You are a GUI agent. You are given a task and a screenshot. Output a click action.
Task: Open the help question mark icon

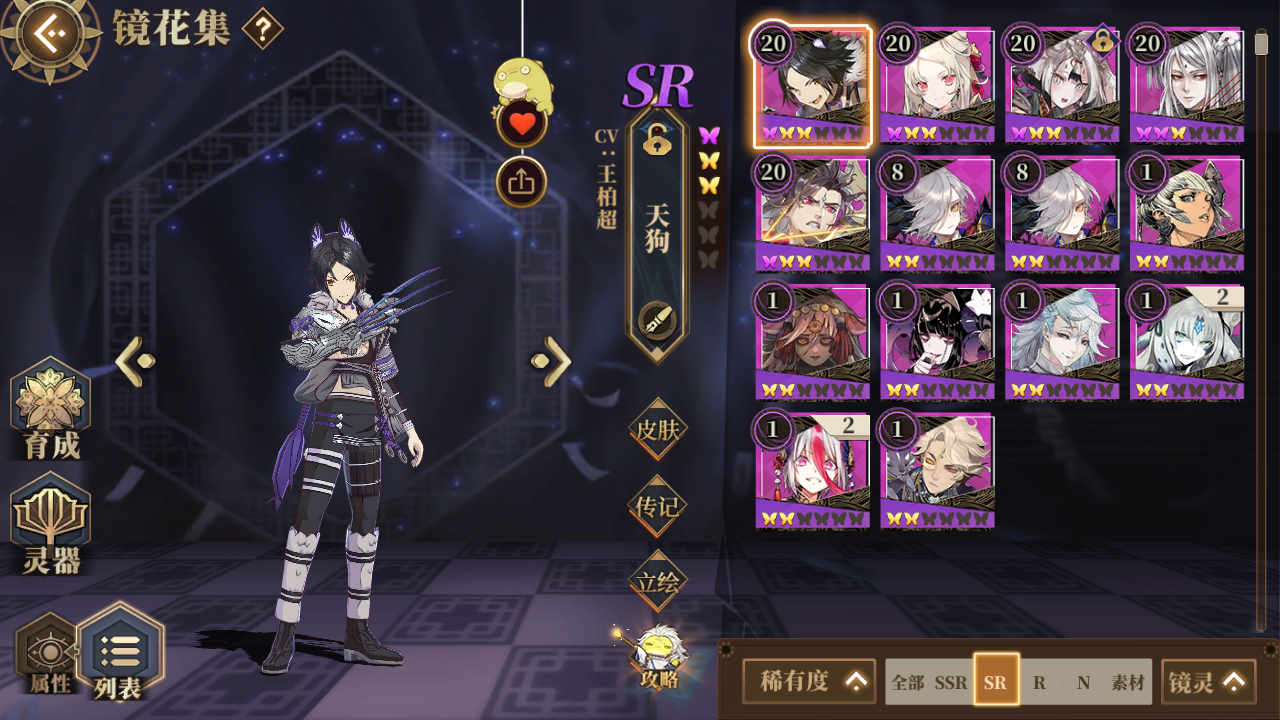coord(262,29)
